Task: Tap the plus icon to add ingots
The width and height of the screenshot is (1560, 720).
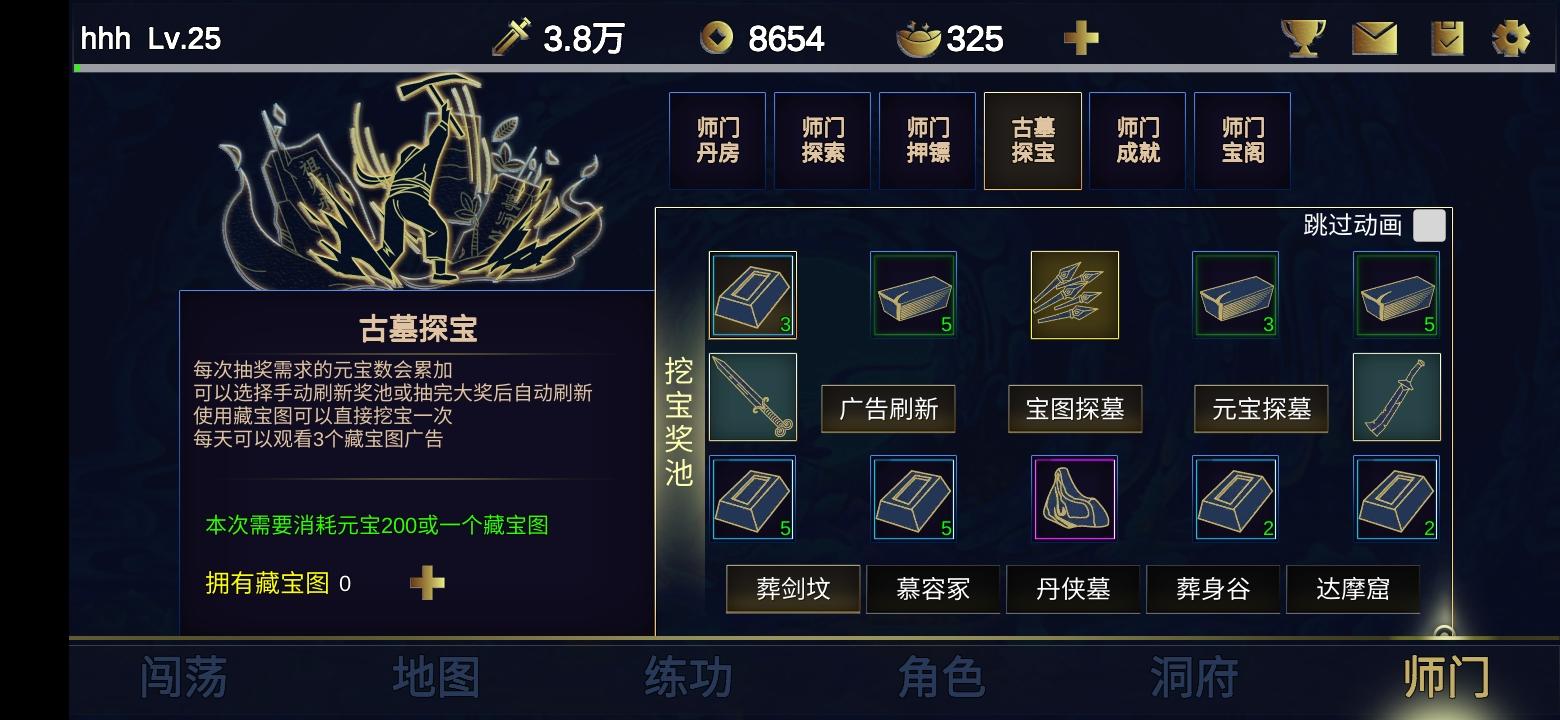Action: (x=1080, y=38)
